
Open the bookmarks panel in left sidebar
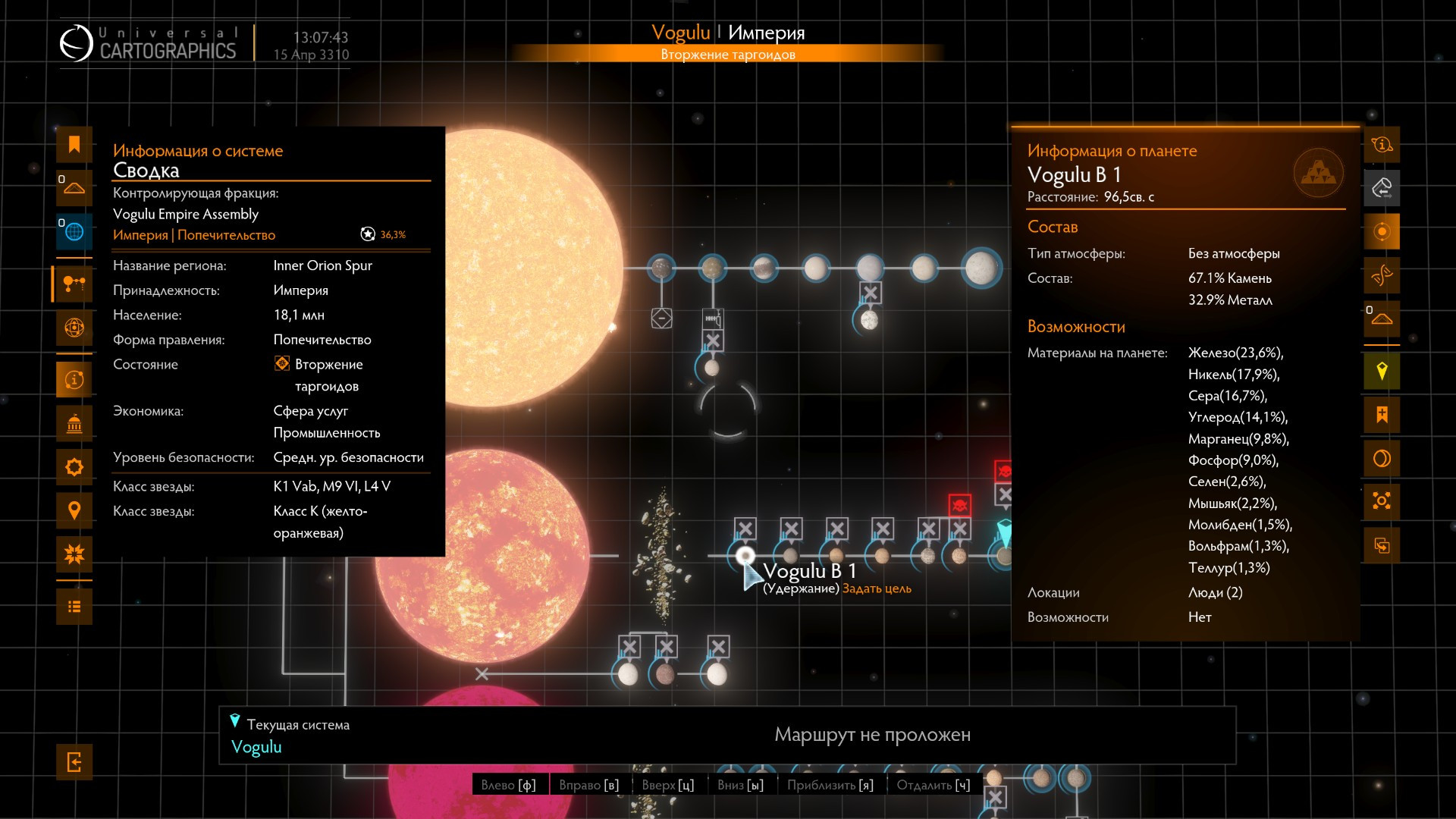(x=74, y=145)
